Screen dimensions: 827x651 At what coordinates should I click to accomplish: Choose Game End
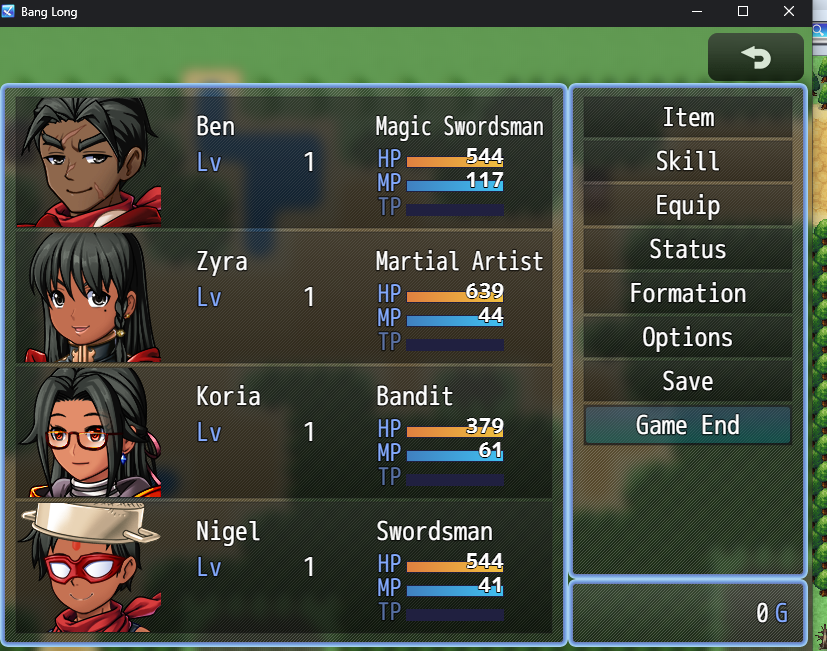click(688, 426)
